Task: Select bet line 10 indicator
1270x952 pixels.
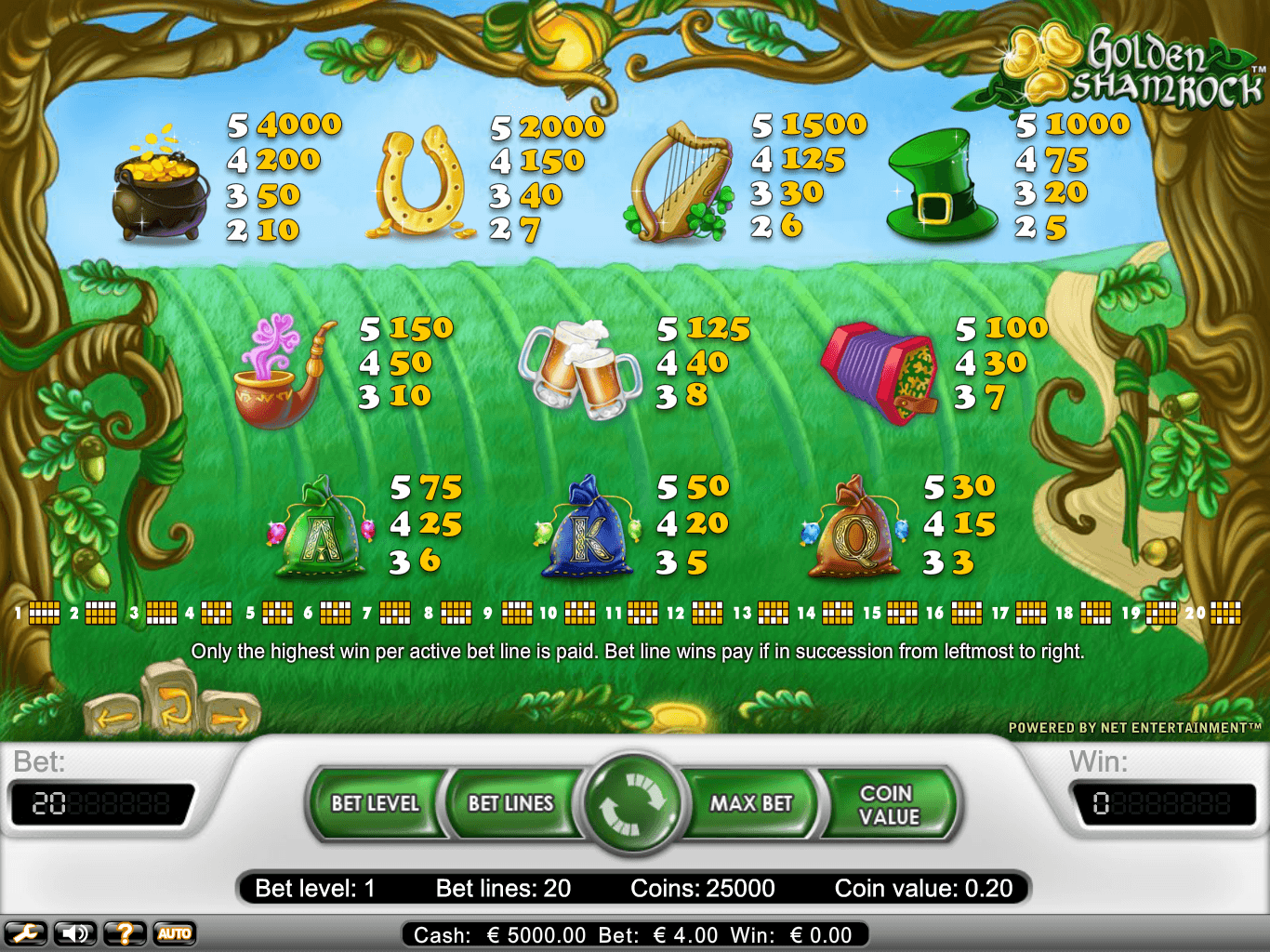Action: tap(579, 613)
